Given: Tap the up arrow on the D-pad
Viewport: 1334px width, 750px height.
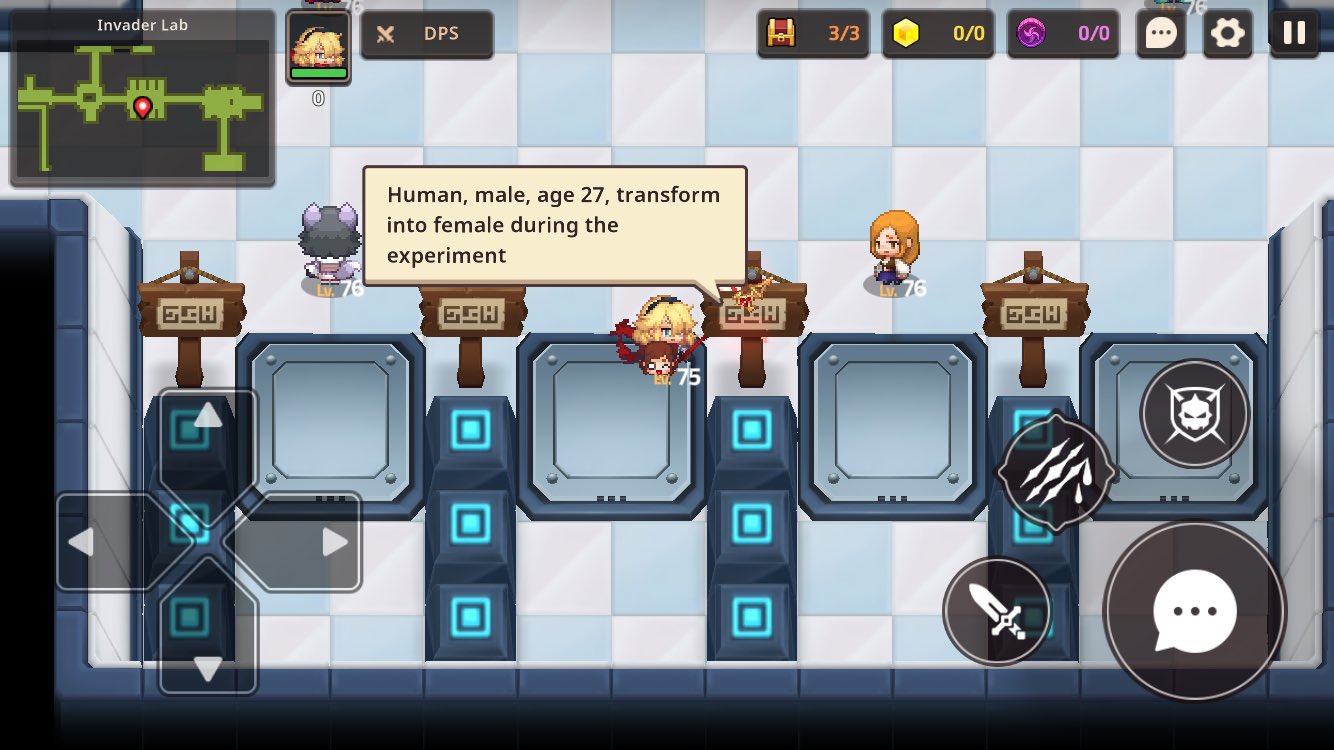Looking at the screenshot, I should coord(207,416).
